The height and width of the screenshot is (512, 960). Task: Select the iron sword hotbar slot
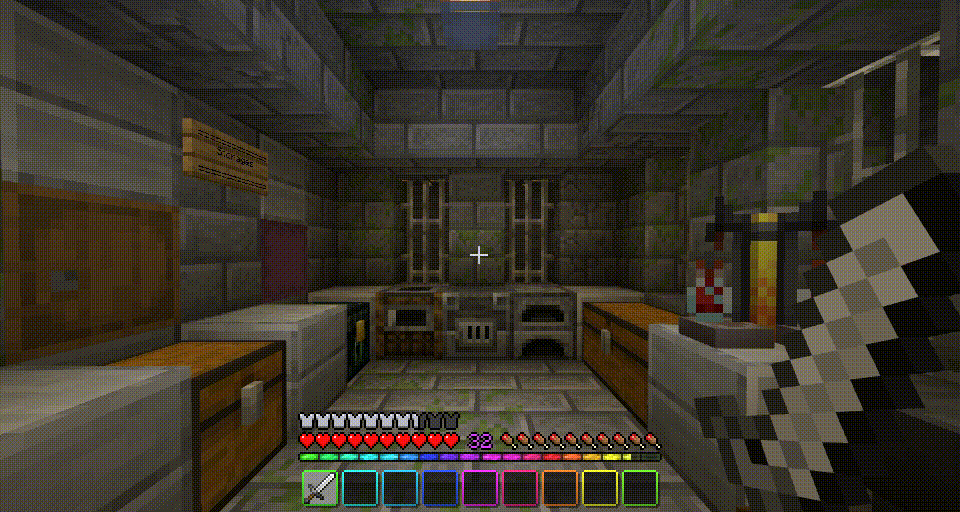click(x=320, y=489)
